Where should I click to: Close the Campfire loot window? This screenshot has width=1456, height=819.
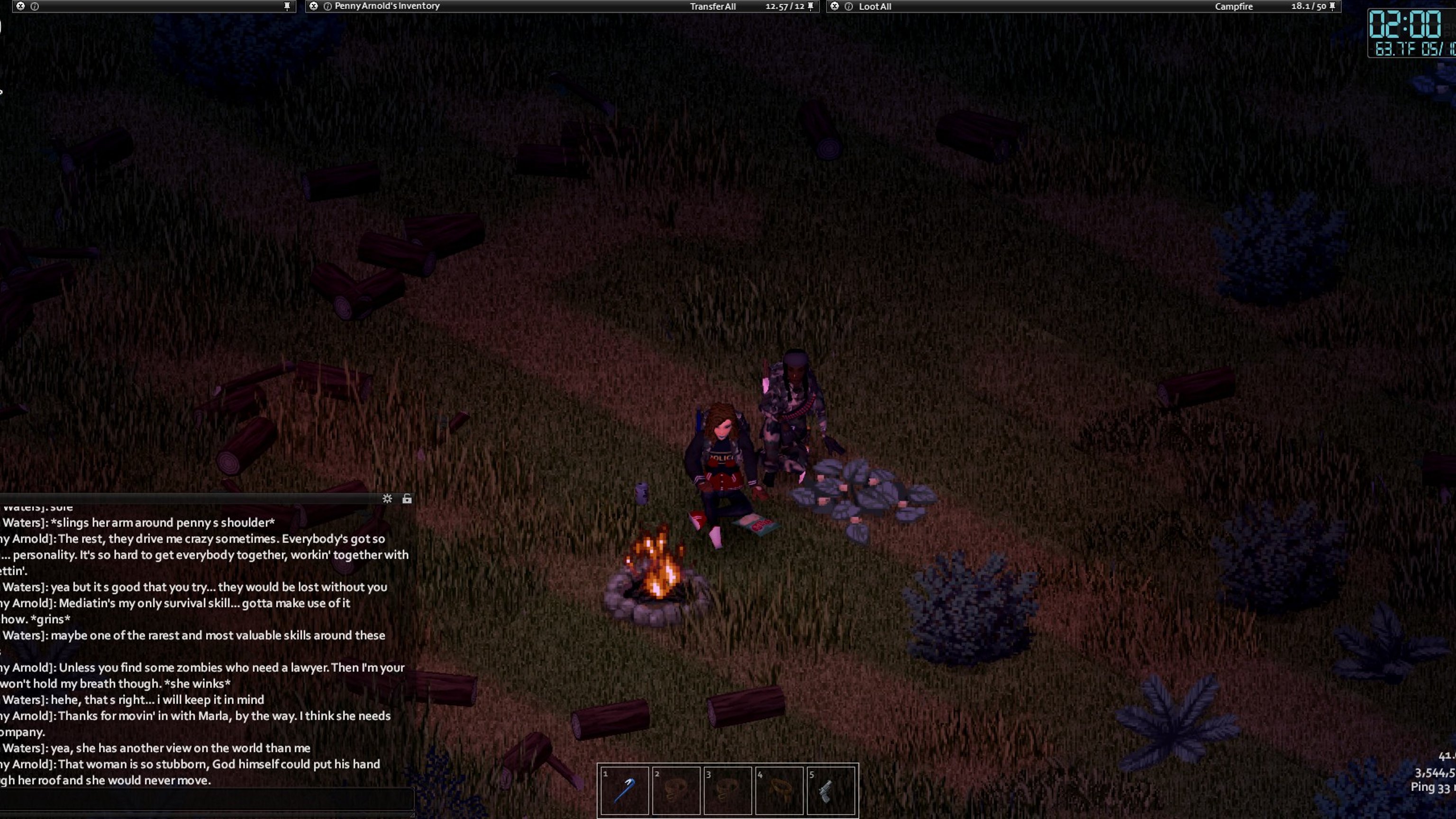point(835,6)
